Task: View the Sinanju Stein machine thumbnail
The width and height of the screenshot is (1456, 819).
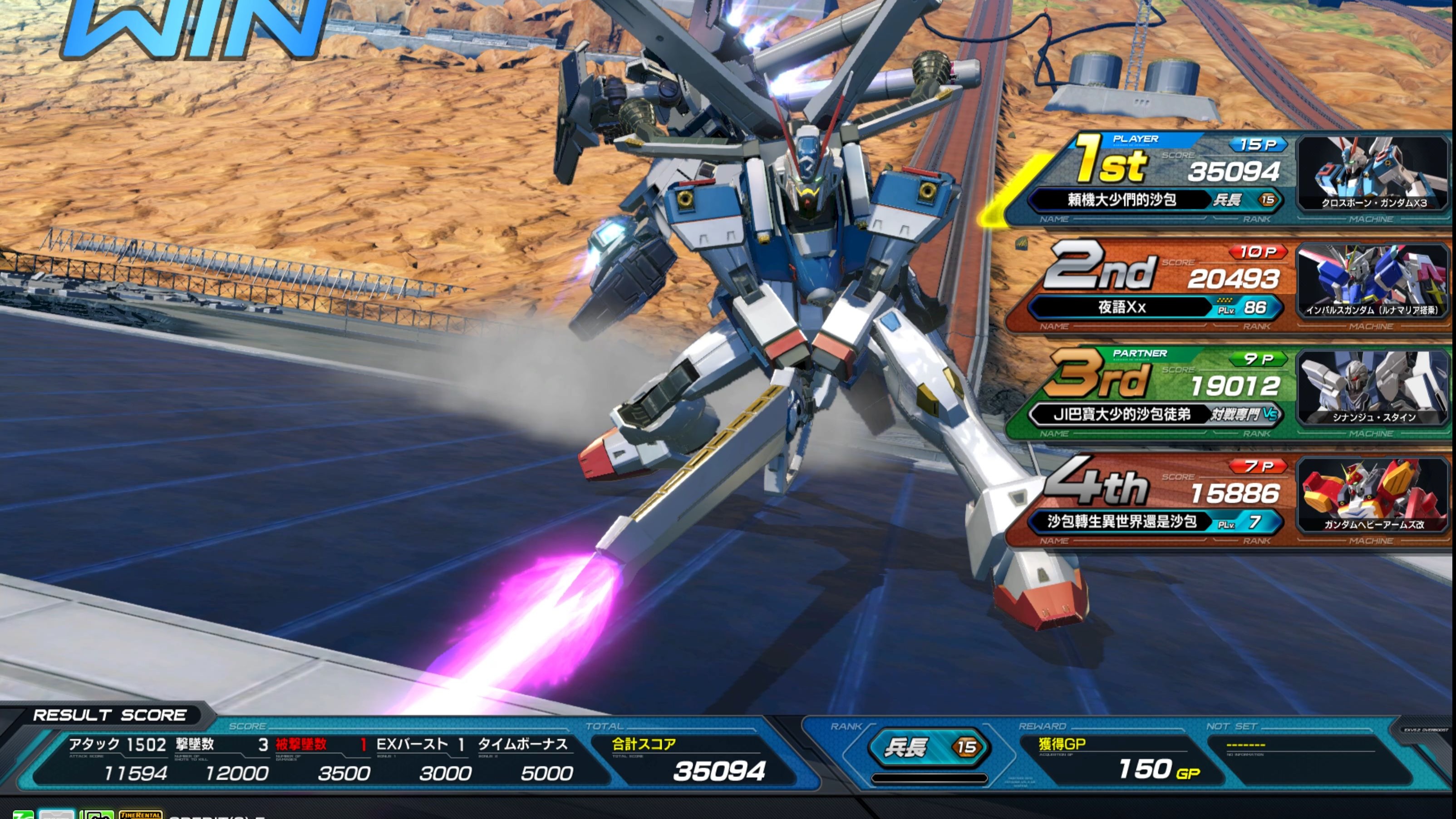Action: point(1372,388)
